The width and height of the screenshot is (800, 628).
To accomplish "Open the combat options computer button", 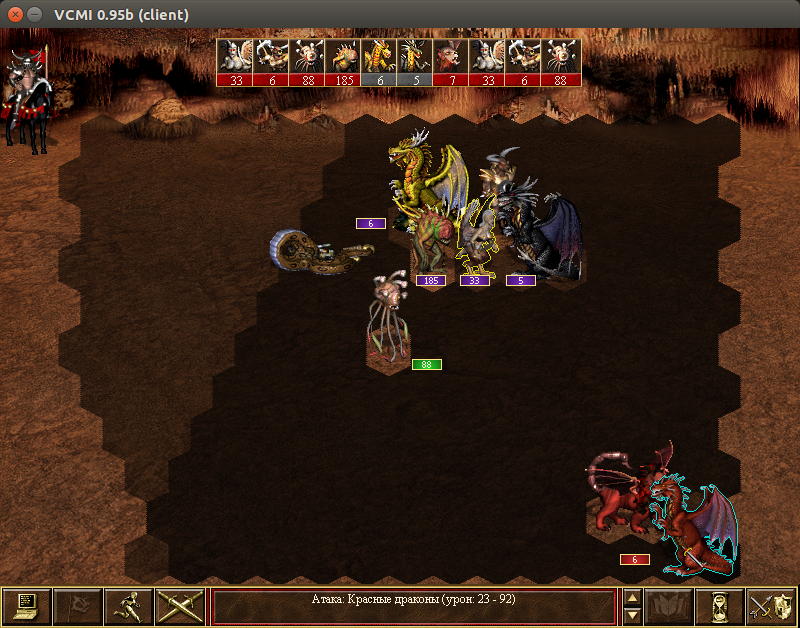I will [x=27, y=606].
